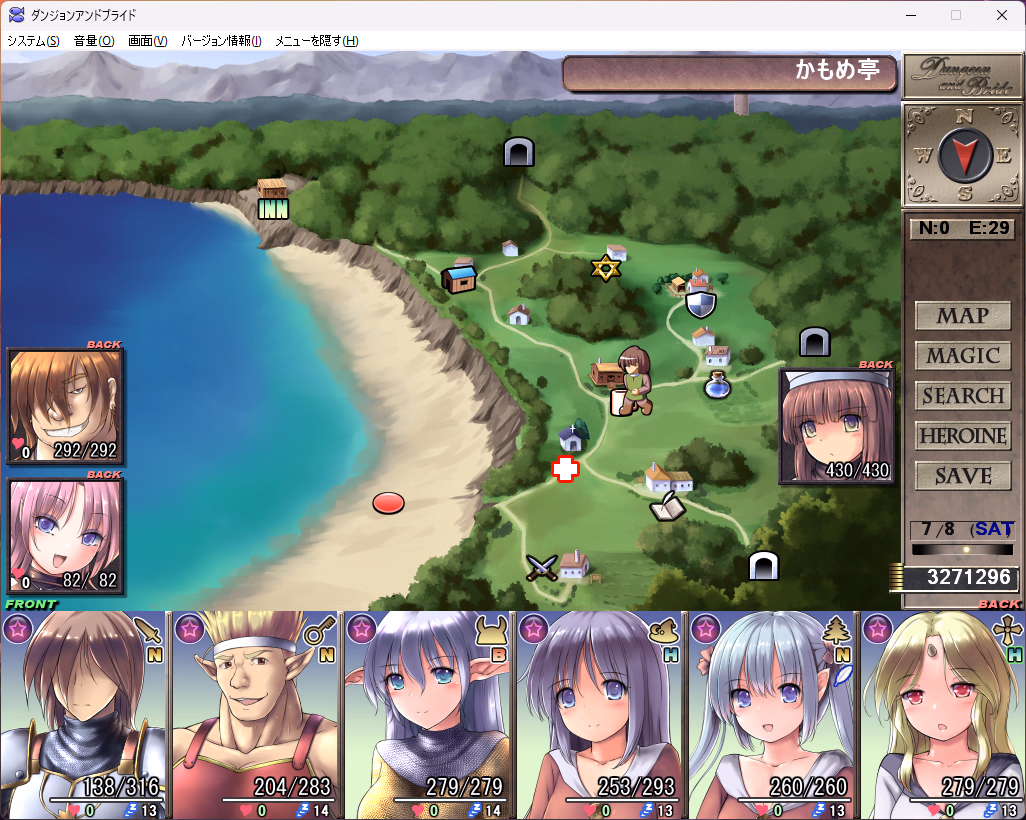The image size is (1026, 820).
Task: Open the MAGIC menu
Action: pos(962,356)
